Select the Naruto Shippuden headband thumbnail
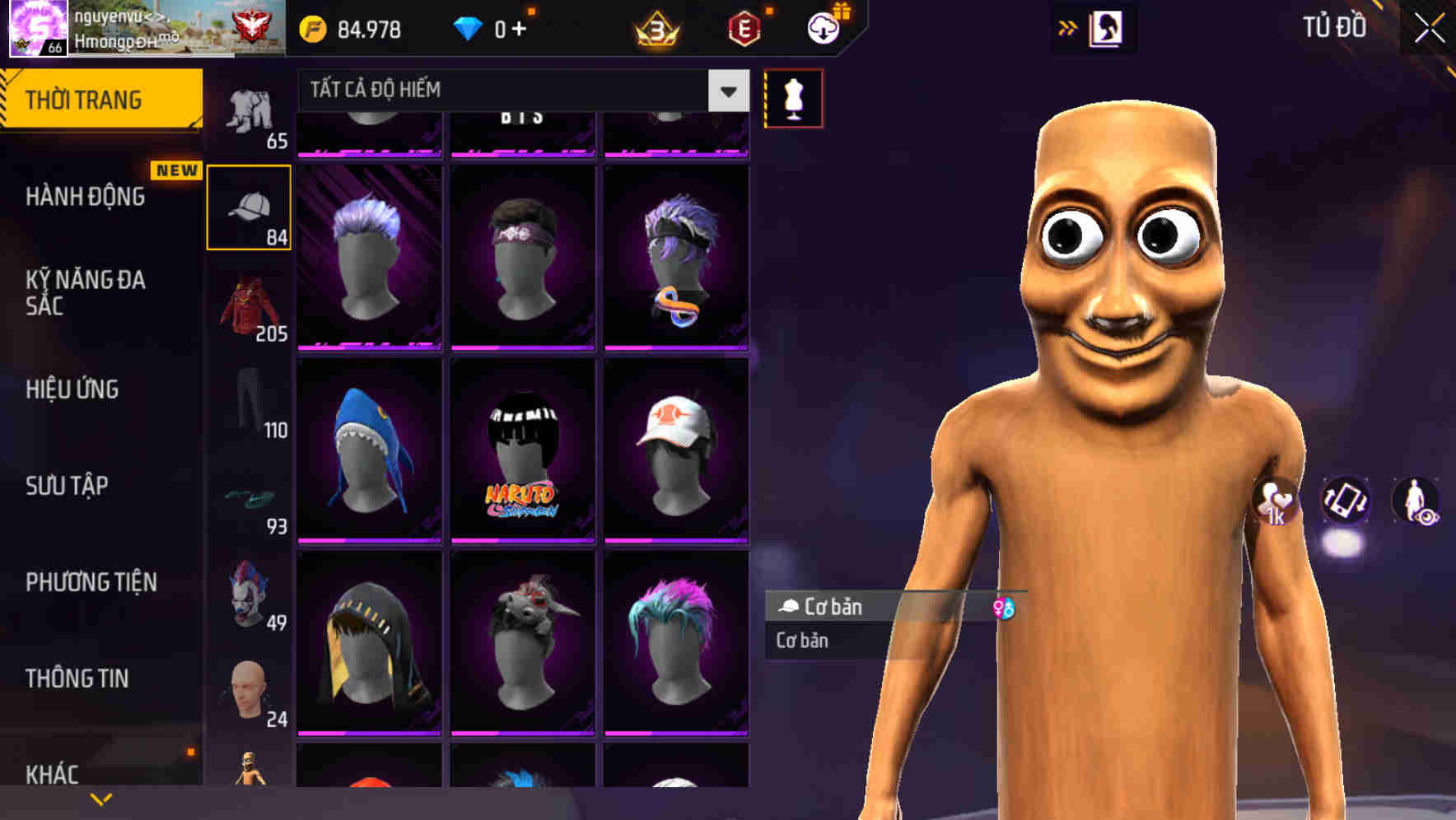Image resolution: width=1456 pixels, height=820 pixels. [x=522, y=449]
